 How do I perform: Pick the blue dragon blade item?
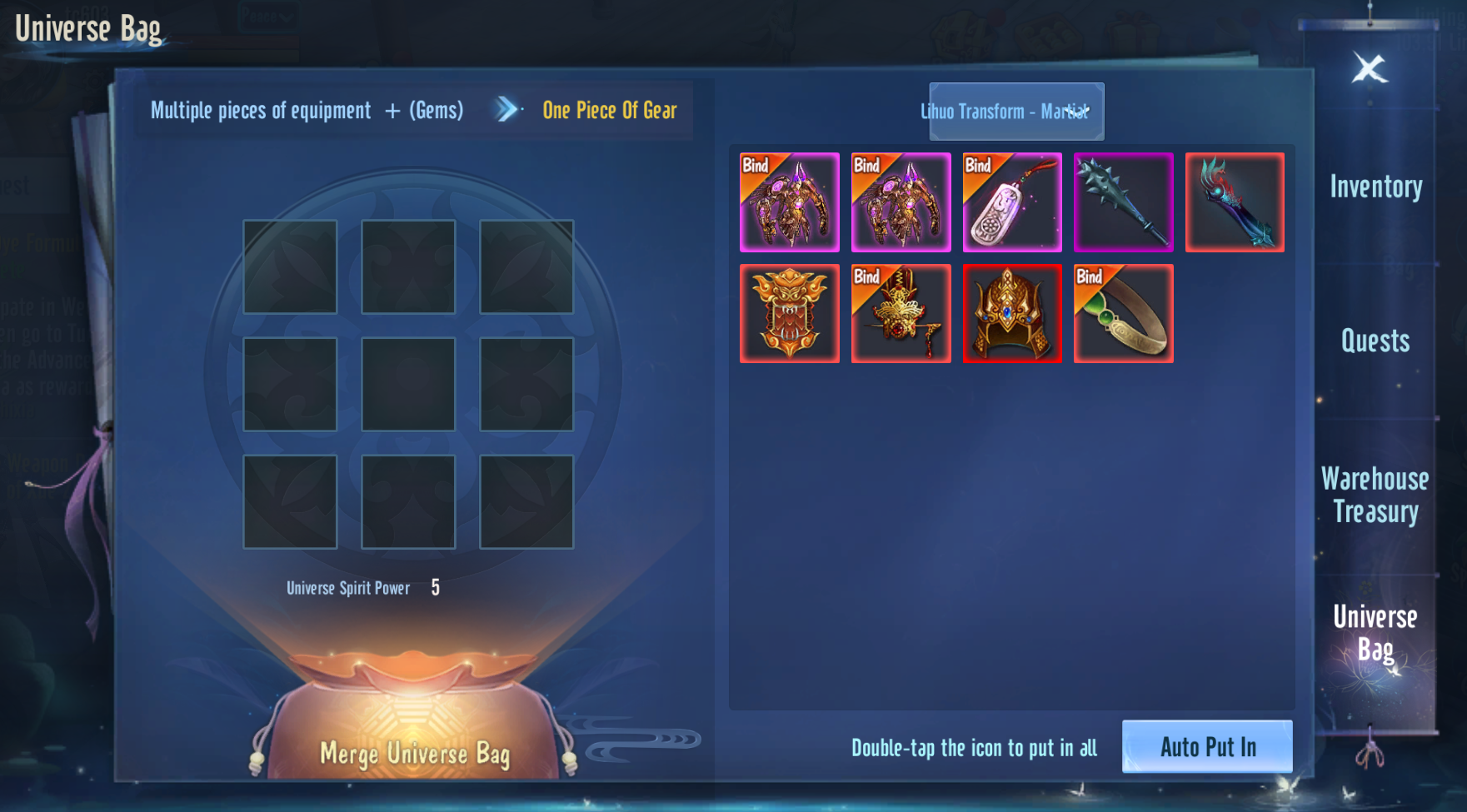(x=1235, y=202)
